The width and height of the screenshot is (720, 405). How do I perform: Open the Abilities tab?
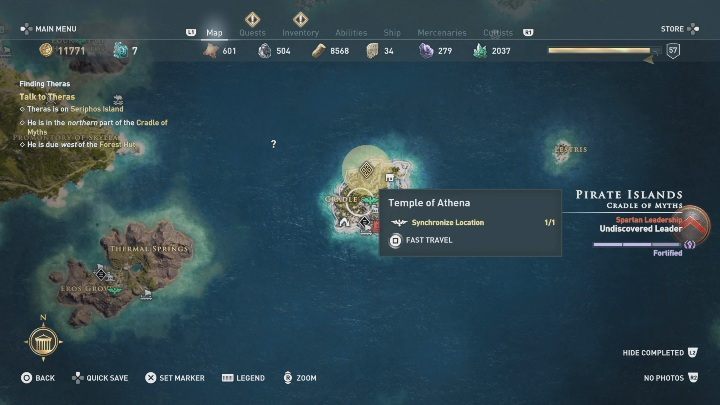351,32
